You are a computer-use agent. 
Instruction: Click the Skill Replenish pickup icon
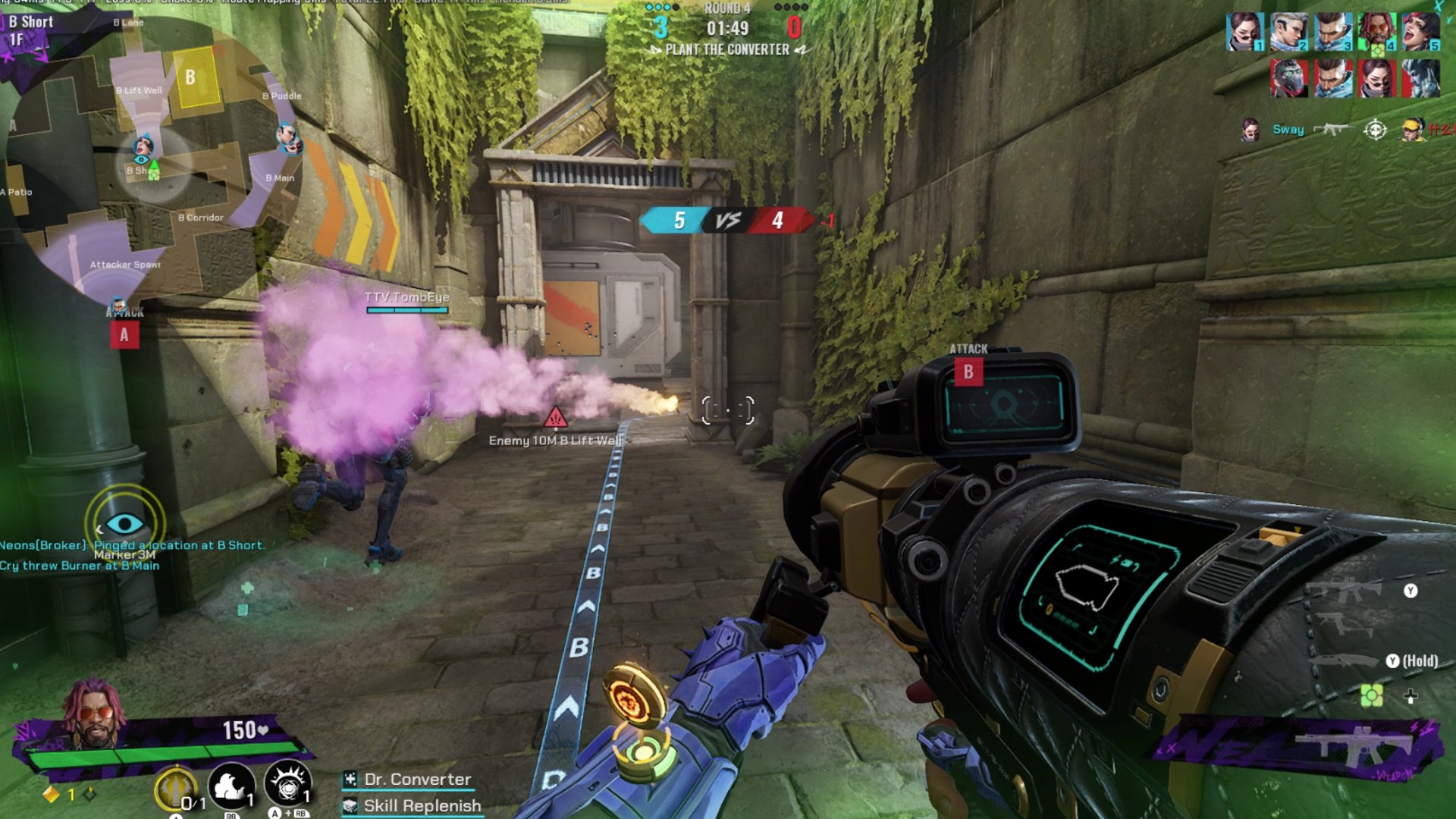pyautogui.click(x=351, y=805)
